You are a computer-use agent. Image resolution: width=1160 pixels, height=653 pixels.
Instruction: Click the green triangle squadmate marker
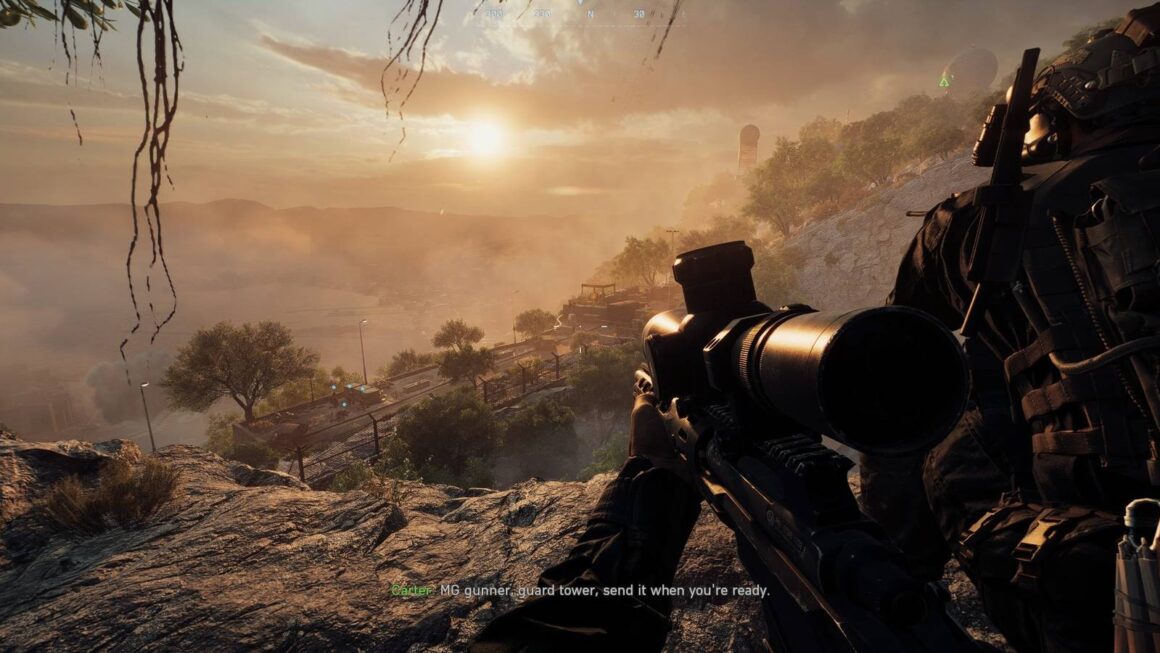coord(943,81)
